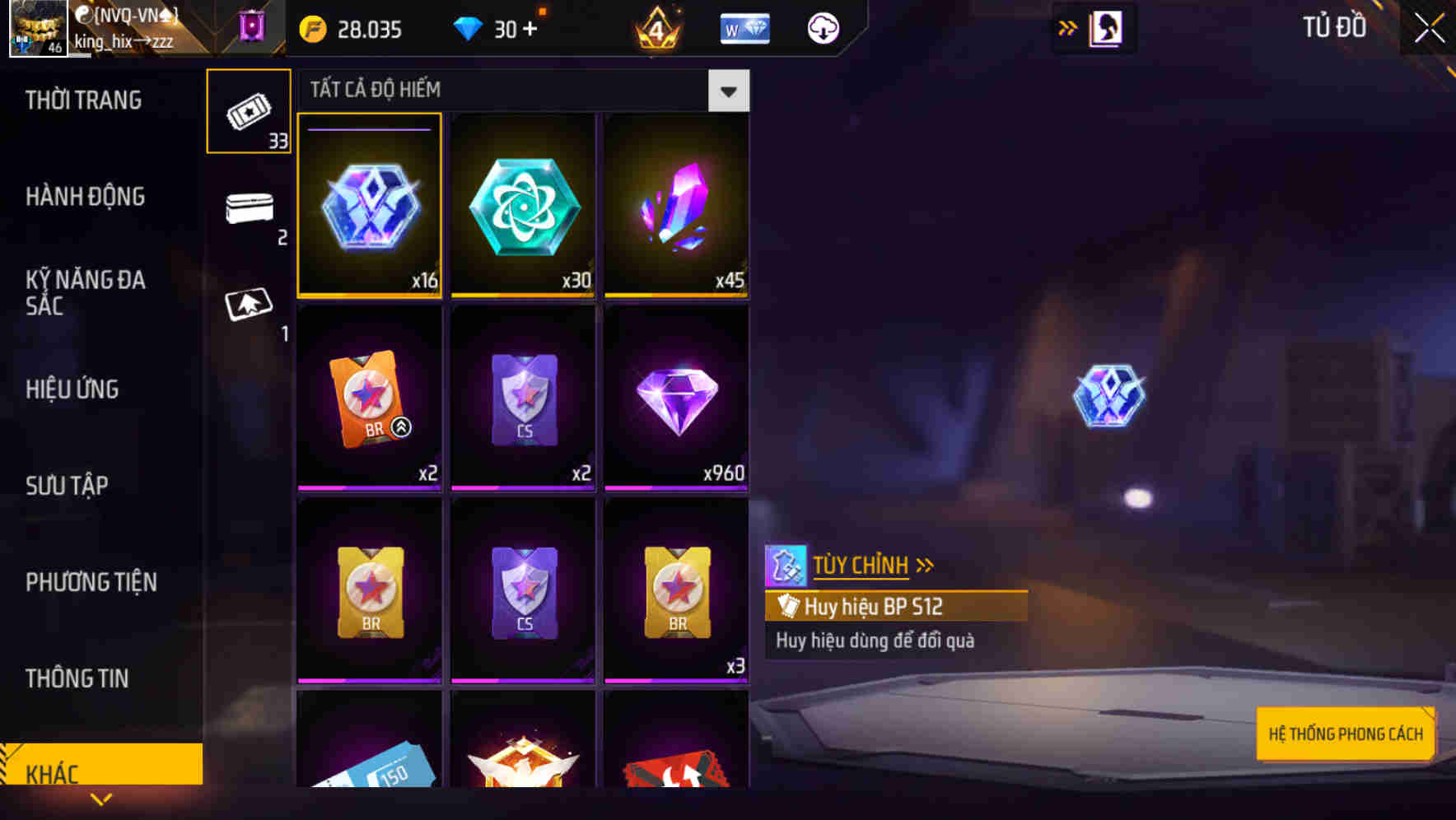Select the gold BR card showing x3
The image size is (1456, 820).
675,589
